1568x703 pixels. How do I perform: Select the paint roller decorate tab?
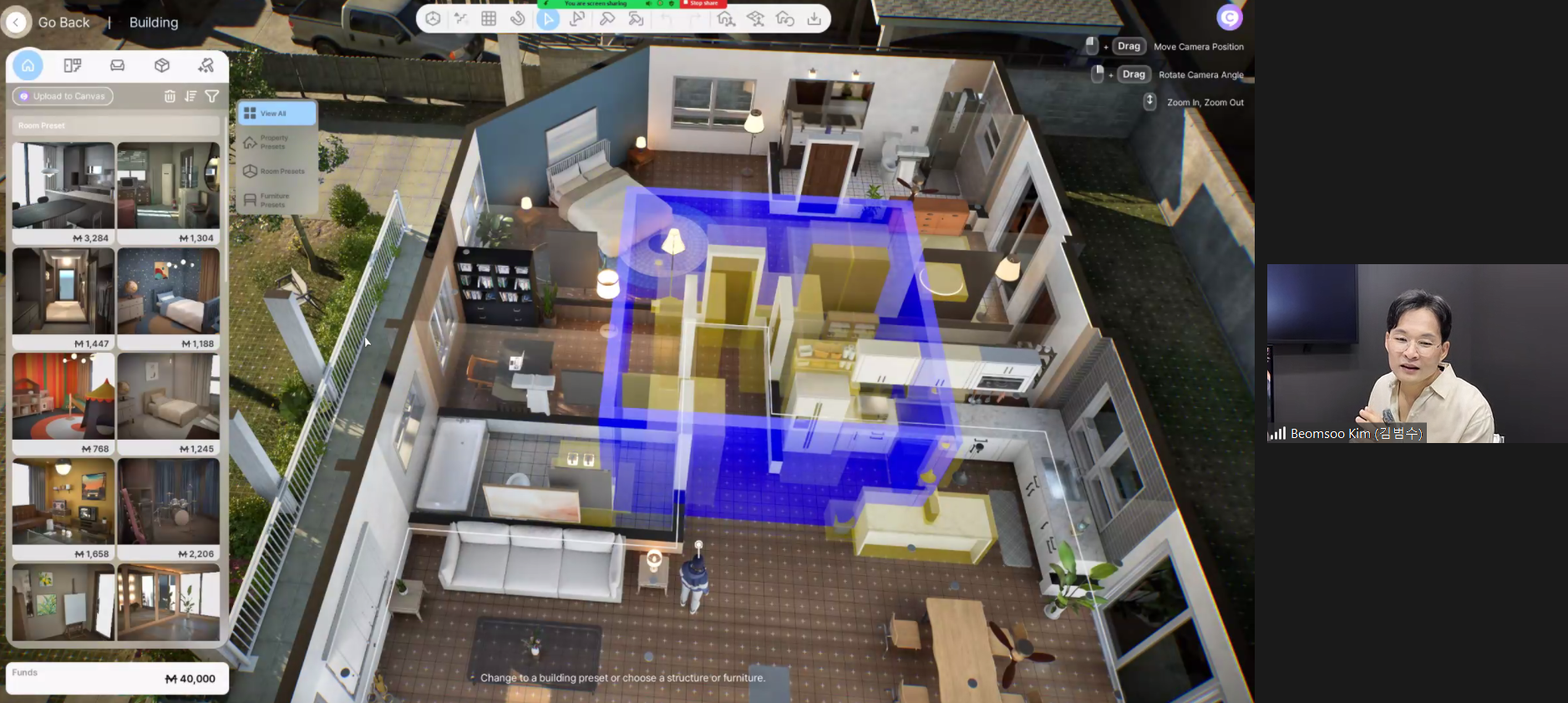206,65
